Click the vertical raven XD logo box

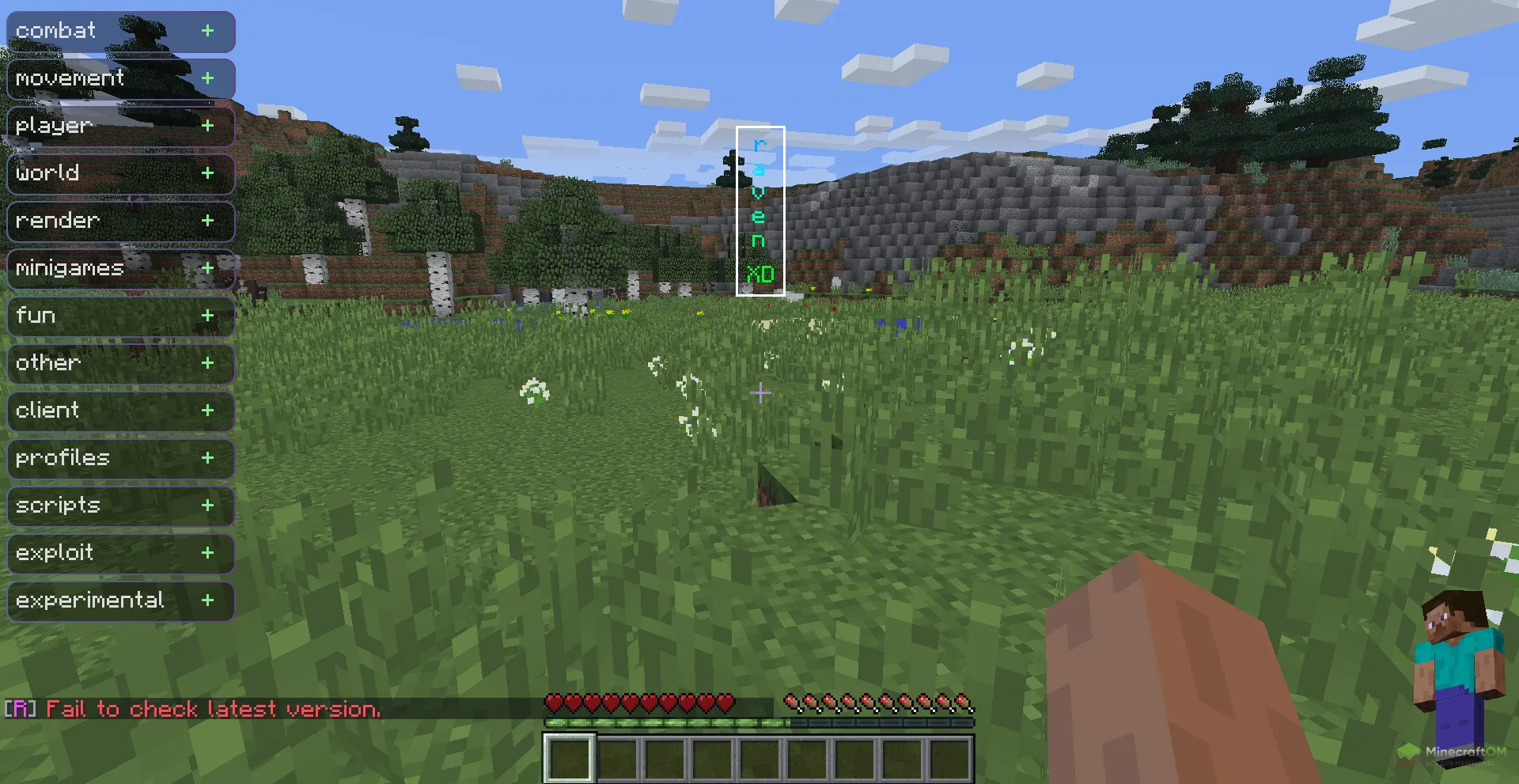point(759,211)
